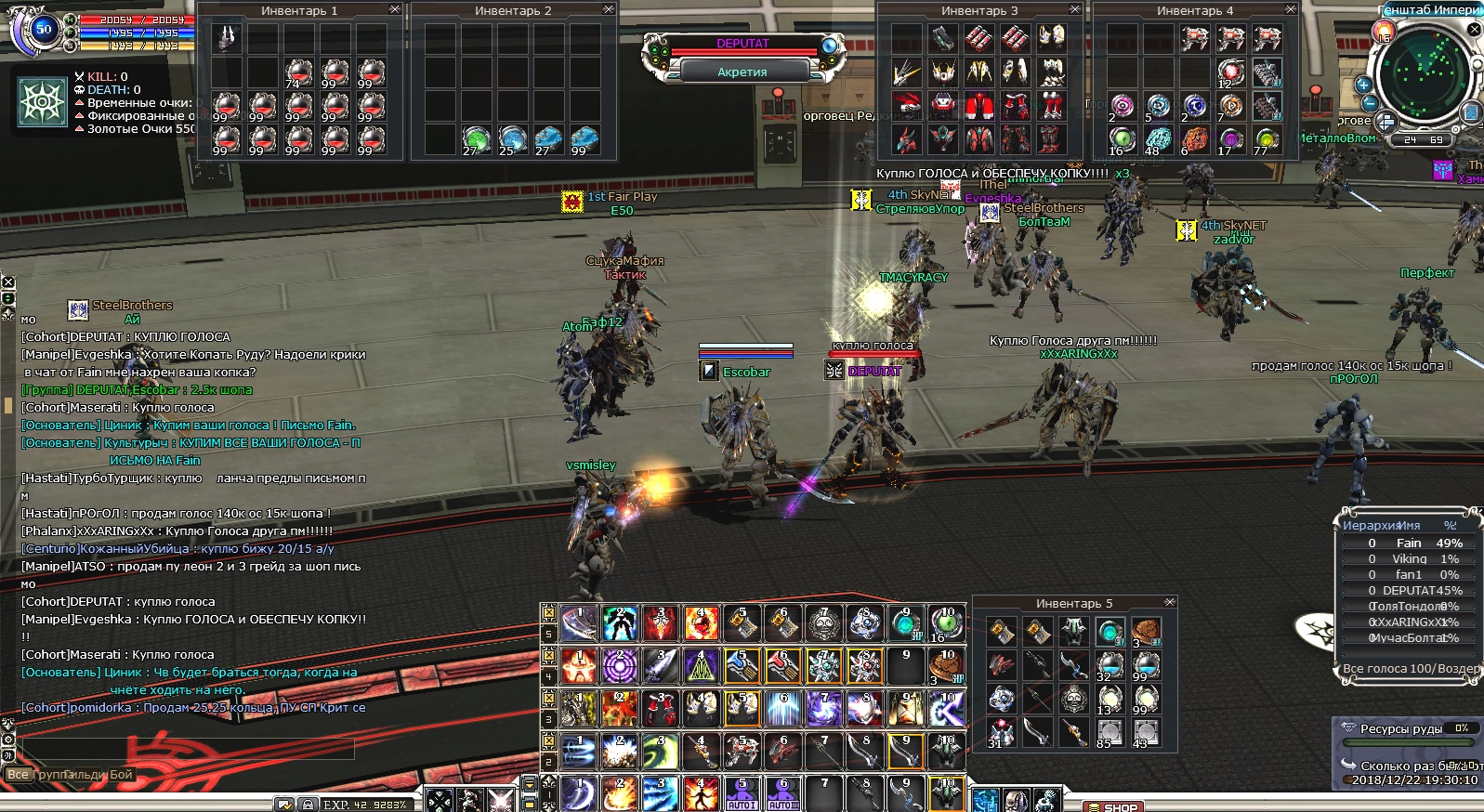Viewport: 1484px width, 812px height.
Task: Click the chat input field
Action: (x=186, y=749)
